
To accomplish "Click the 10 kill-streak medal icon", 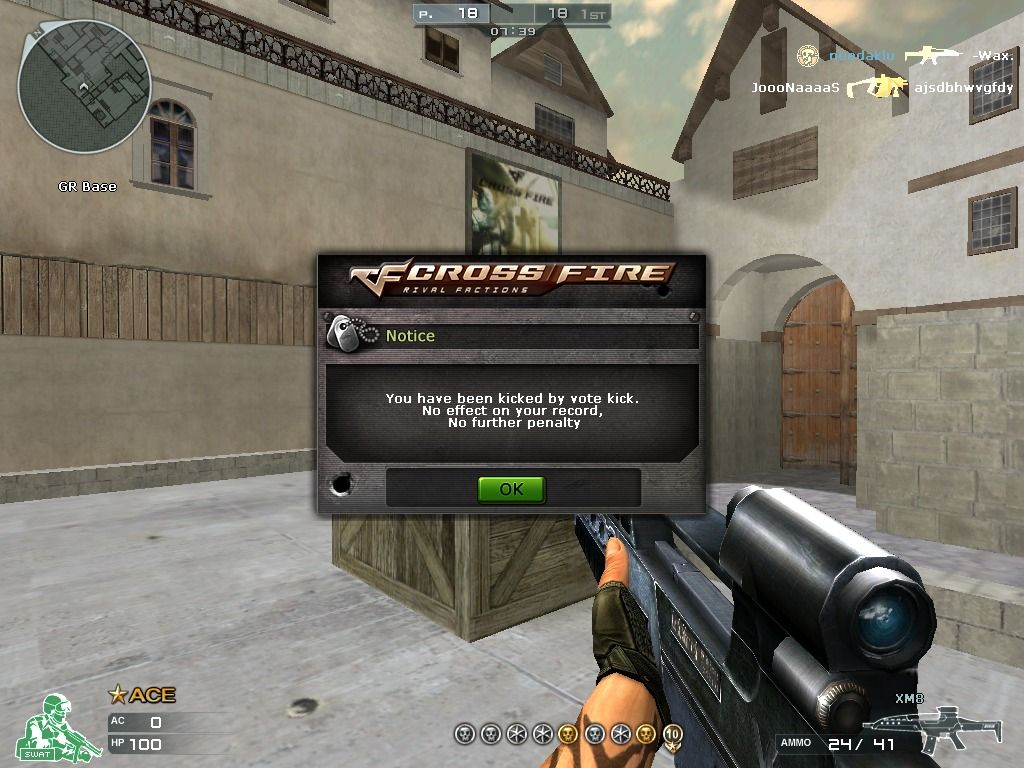I will (673, 734).
